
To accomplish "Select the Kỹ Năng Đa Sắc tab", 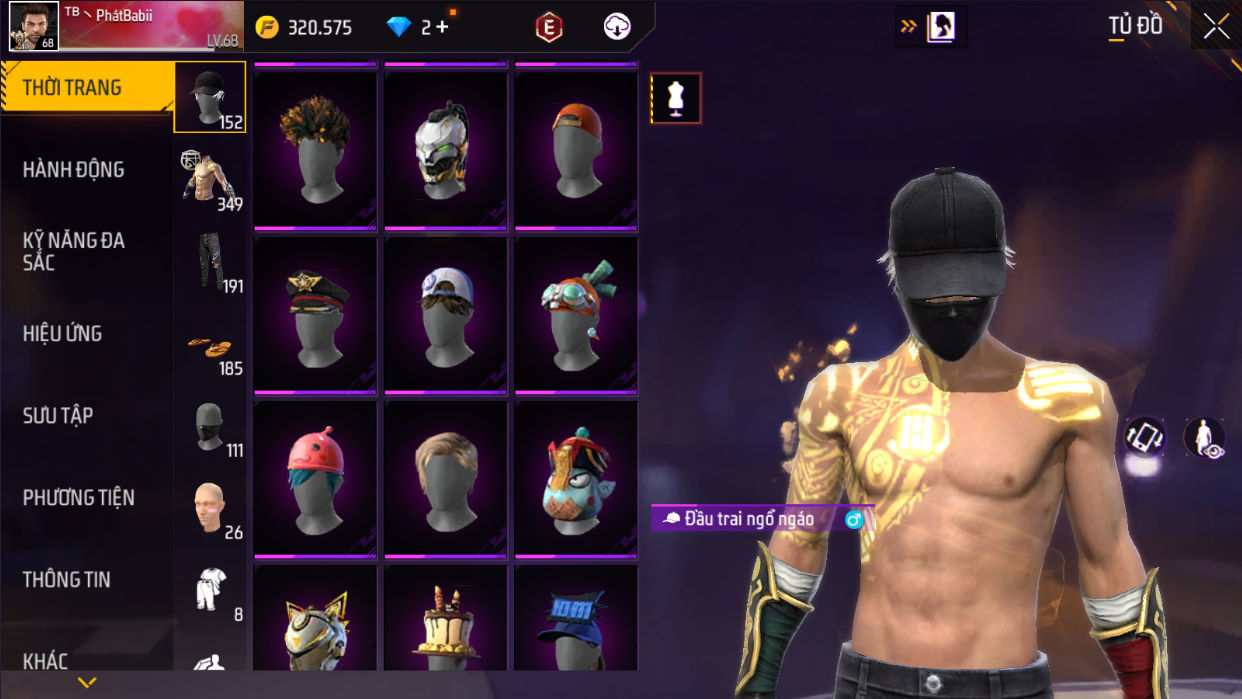I will [74, 251].
